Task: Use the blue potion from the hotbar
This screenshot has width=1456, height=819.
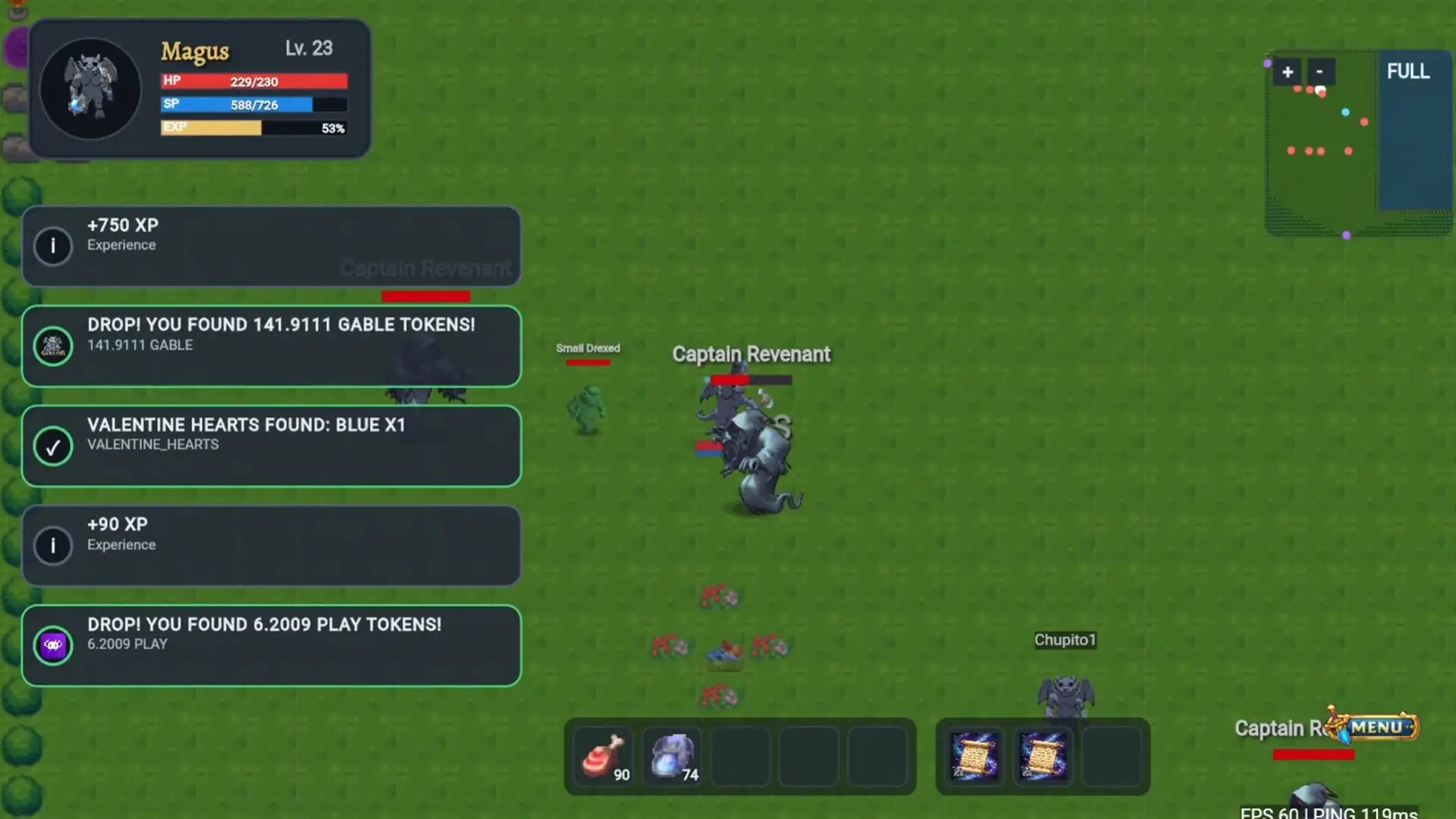Action: coord(672,756)
